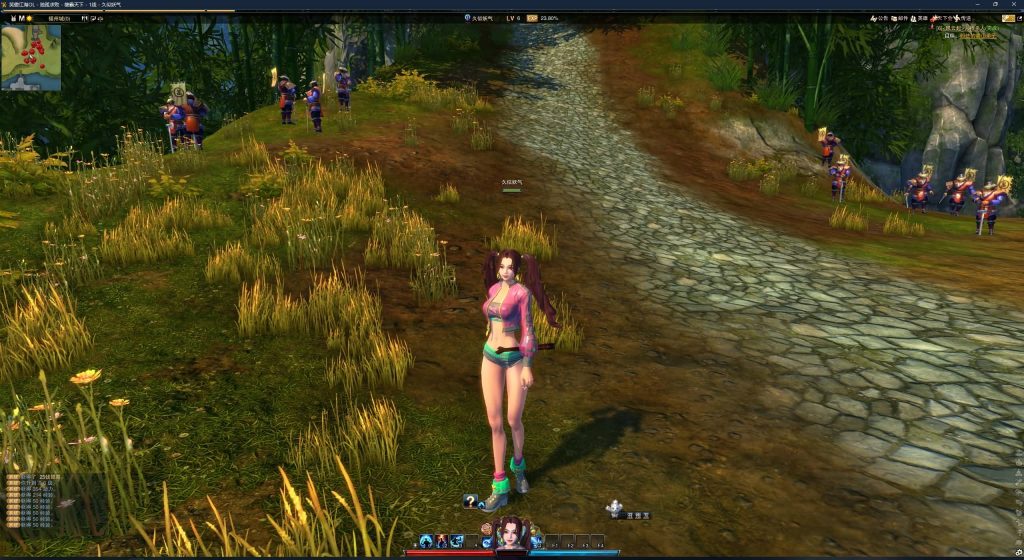Viewport: 1024px width, 560px height.
Task: Open the 邮件 mail menu
Action: pyautogui.click(x=904, y=18)
